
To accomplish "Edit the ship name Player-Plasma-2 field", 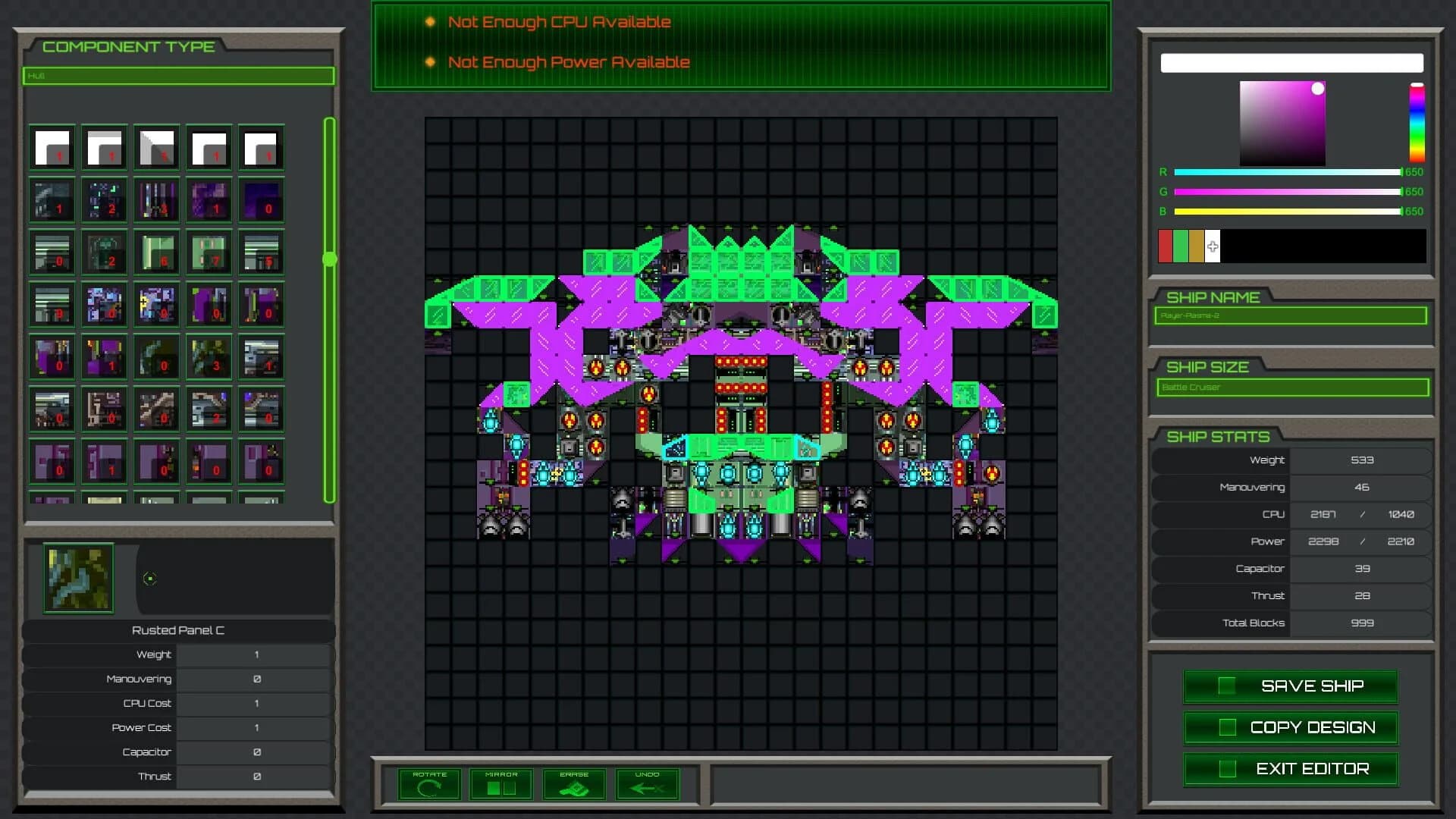I will coord(1289,318).
